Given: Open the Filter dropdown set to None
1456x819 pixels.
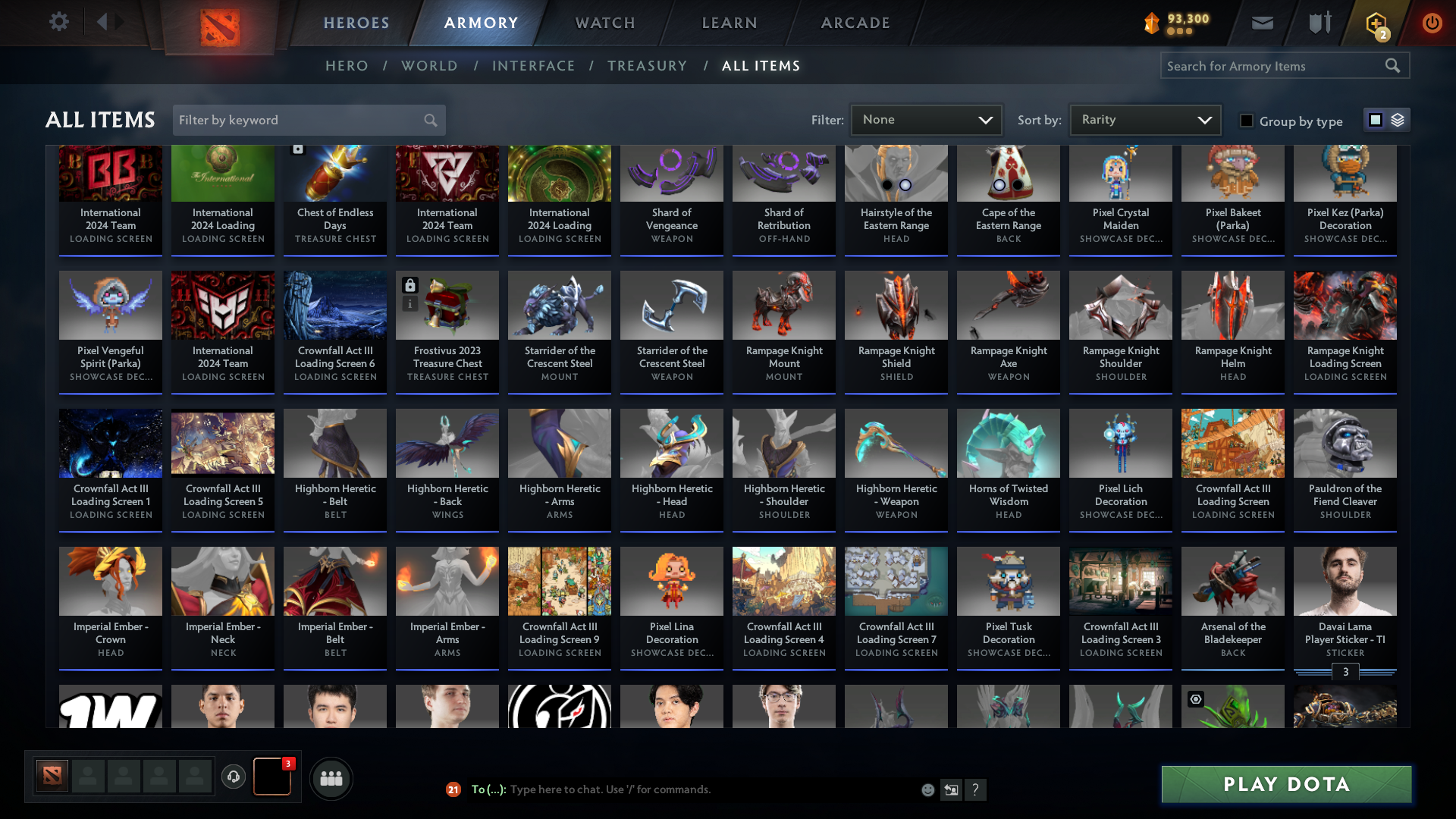Looking at the screenshot, I should coord(926,119).
